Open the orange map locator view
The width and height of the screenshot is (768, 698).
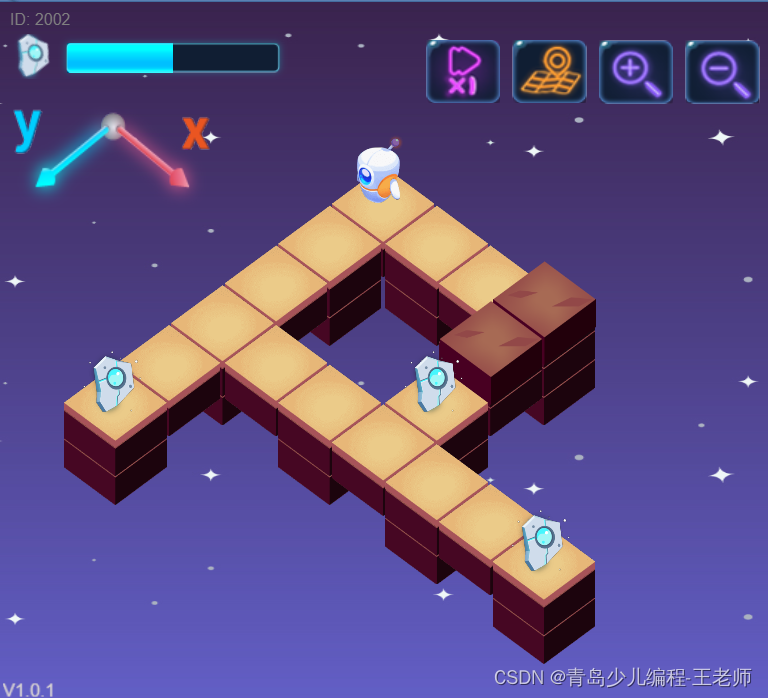pos(549,71)
